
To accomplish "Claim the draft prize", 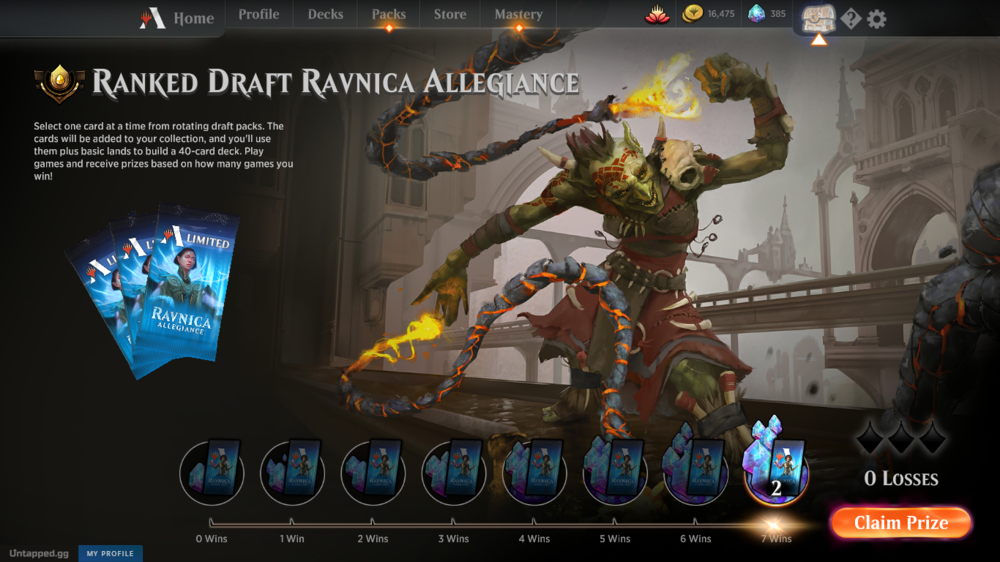I will 900,522.
